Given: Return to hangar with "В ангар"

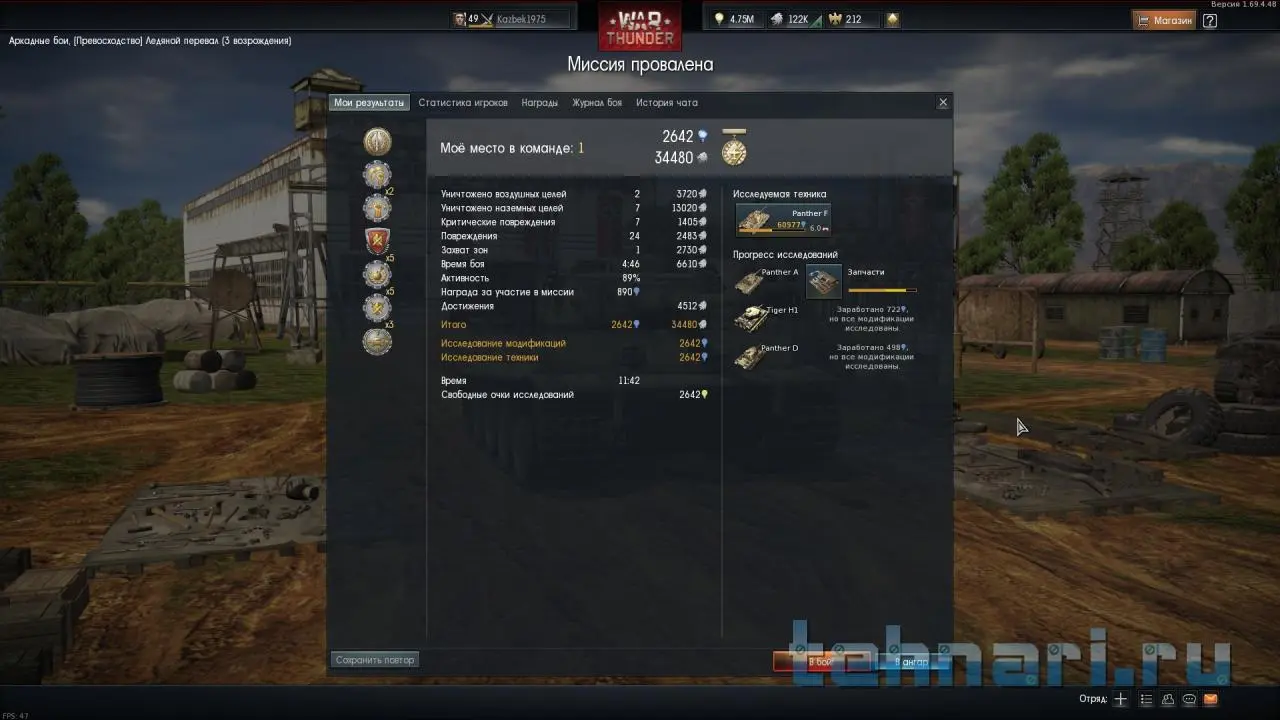Looking at the screenshot, I should click(x=911, y=661).
